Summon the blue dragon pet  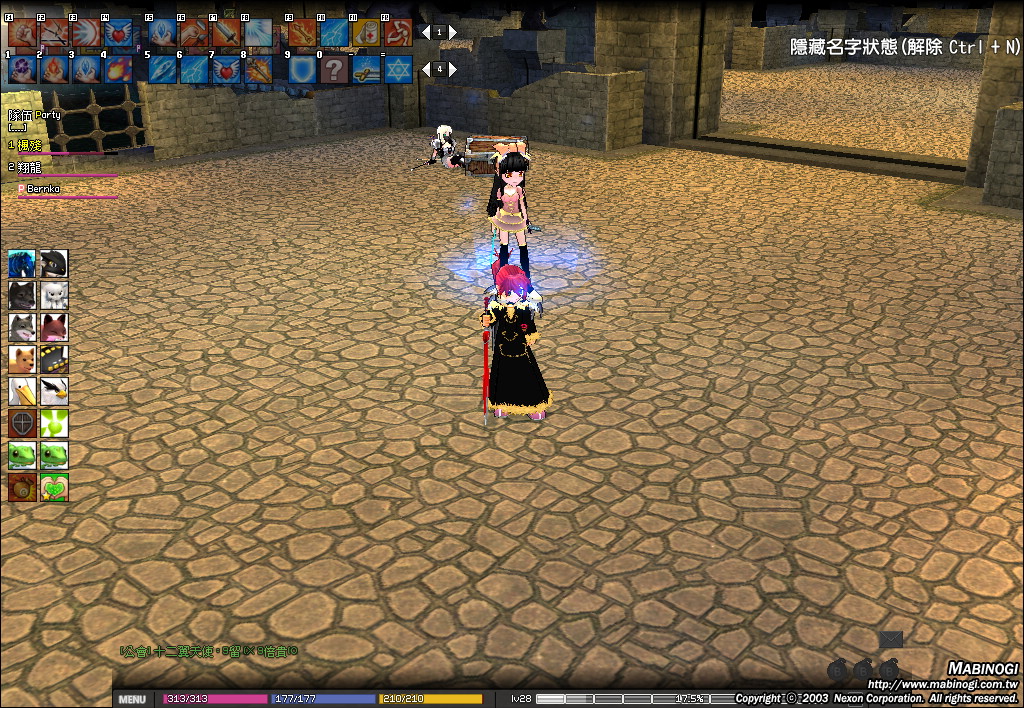(x=22, y=264)
